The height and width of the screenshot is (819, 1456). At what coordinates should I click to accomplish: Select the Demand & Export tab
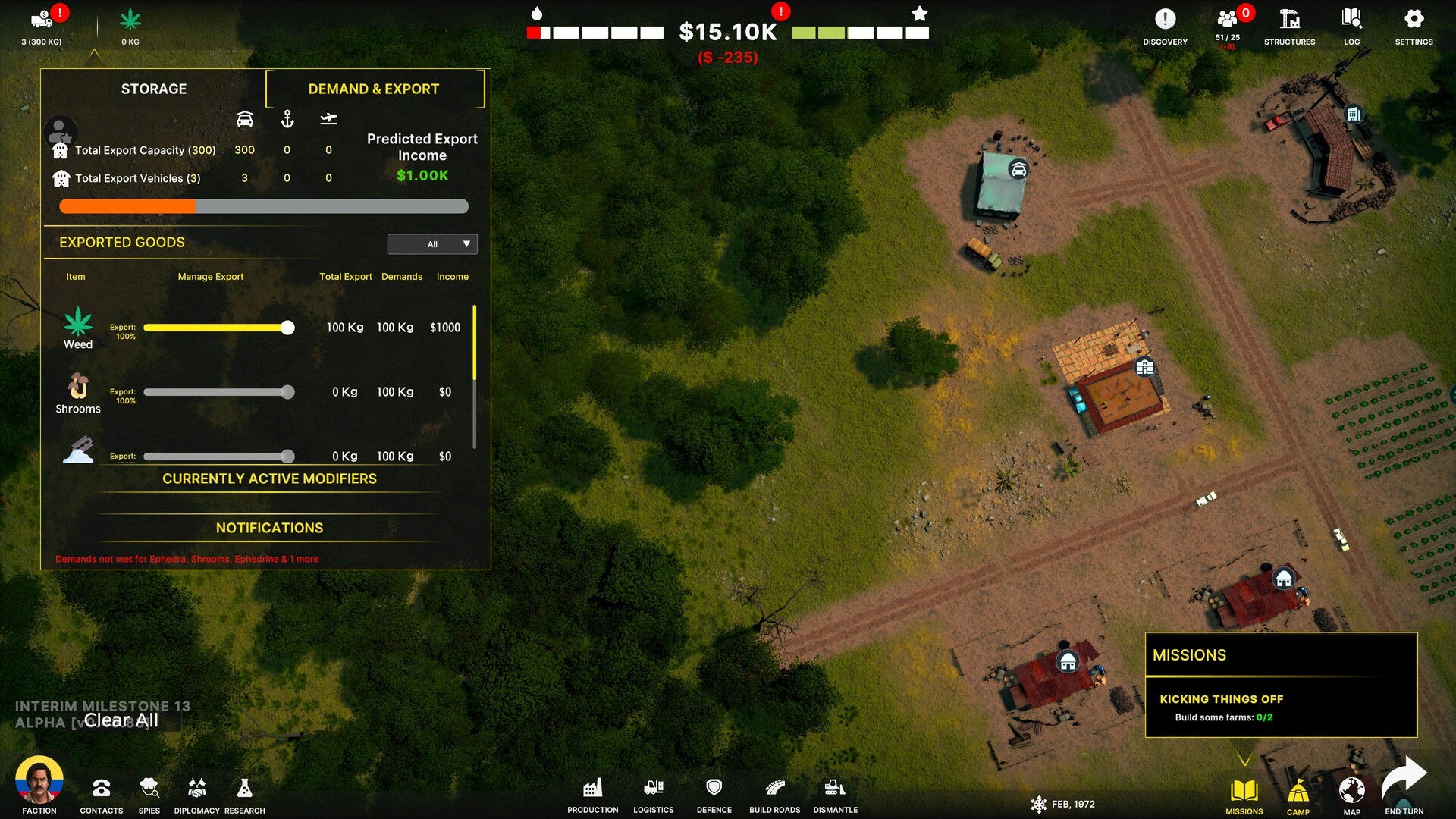click(373, 89)
